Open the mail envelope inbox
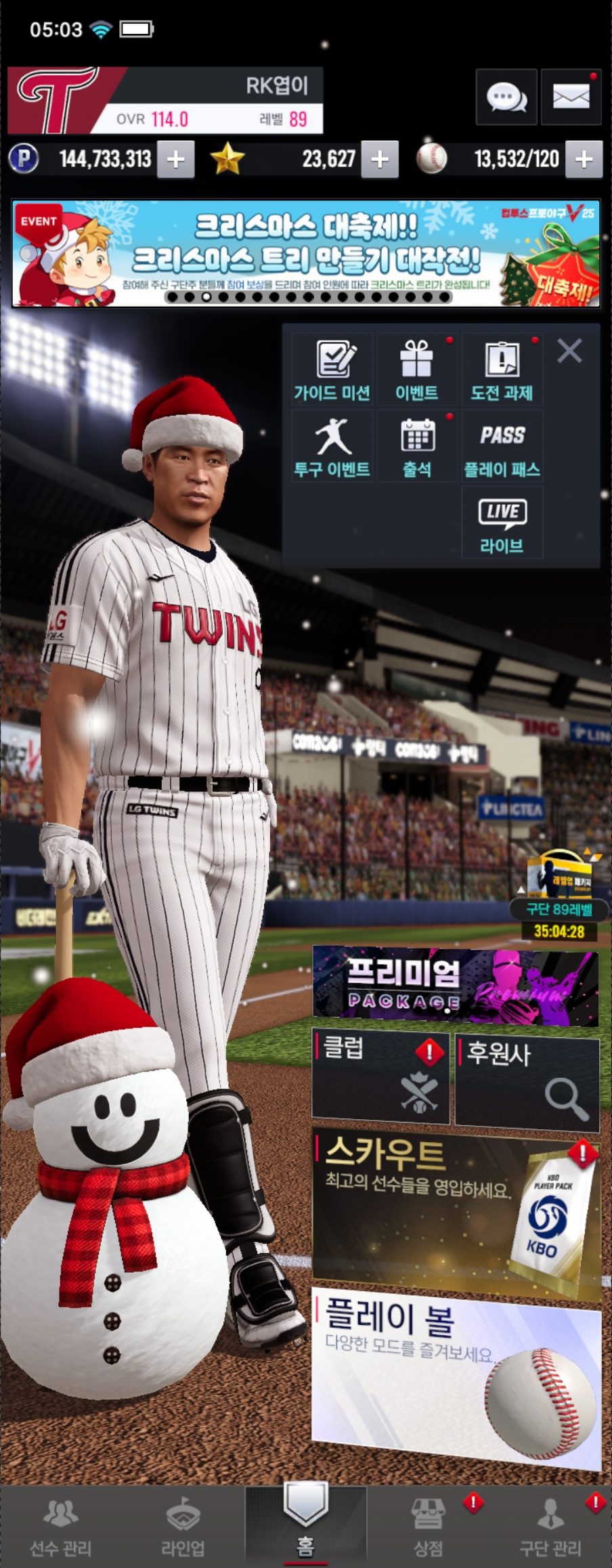 click(x=571, y=97)
